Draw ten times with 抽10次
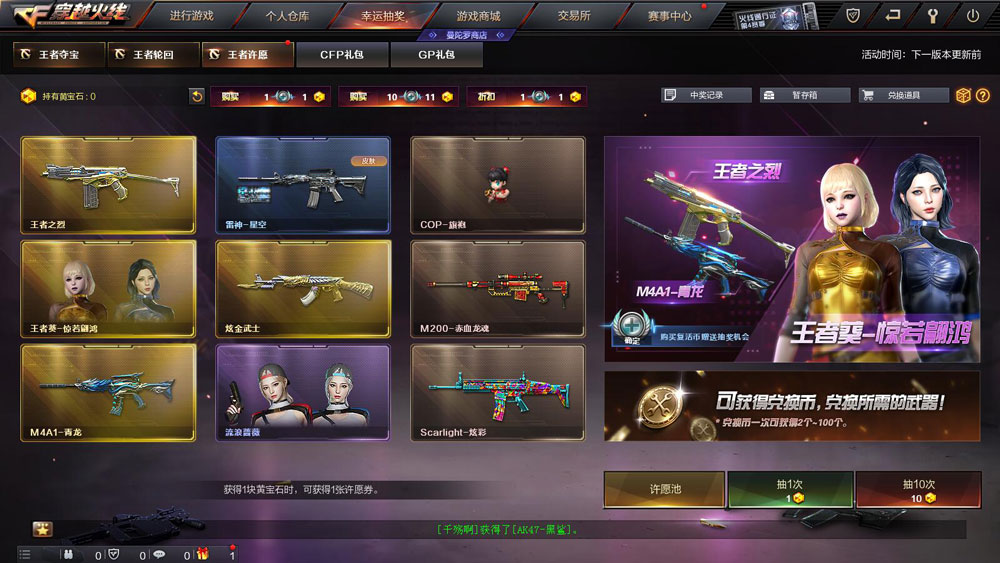 917,490
